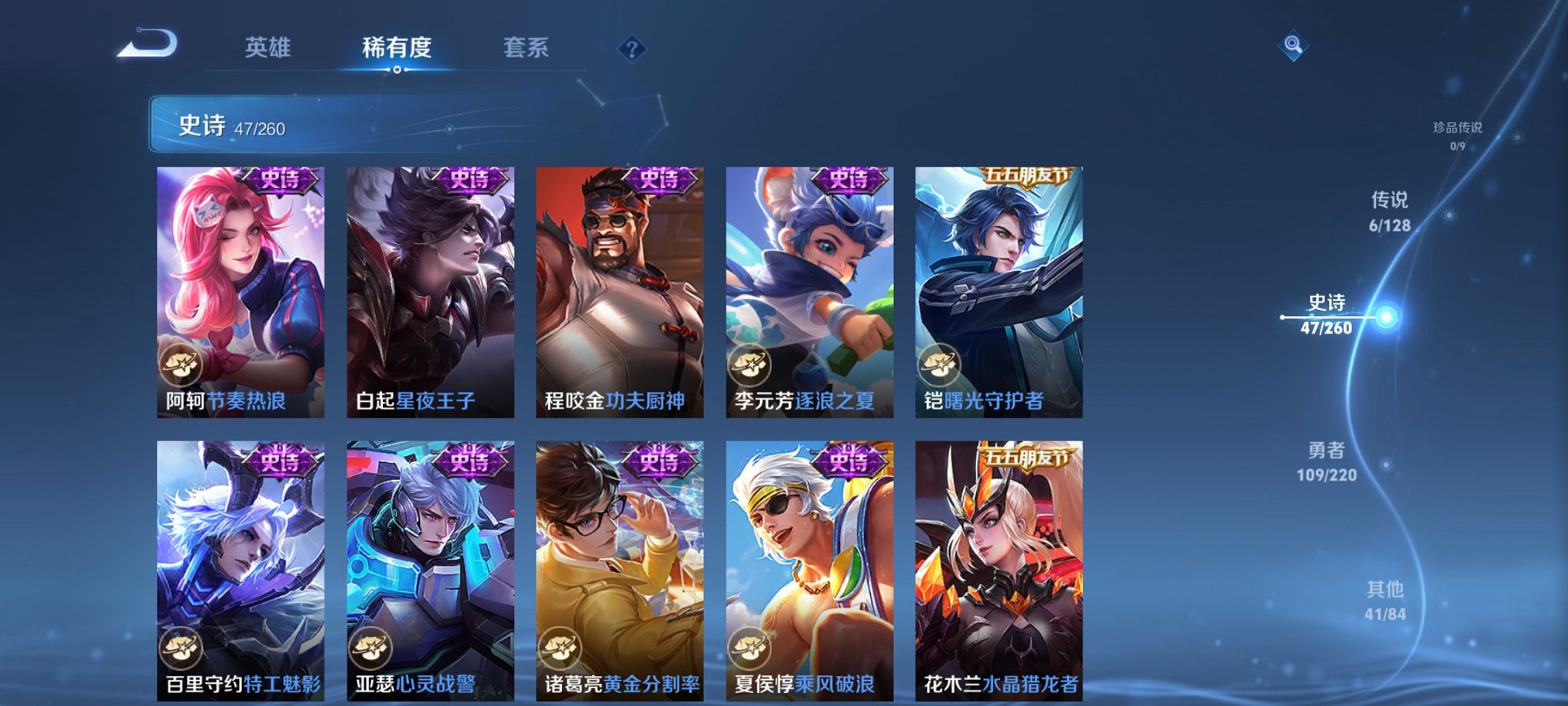The height and width of the screenshot is (706, 1568).
Task: Switch to the 英雄 tab
Action: point(267,48)
